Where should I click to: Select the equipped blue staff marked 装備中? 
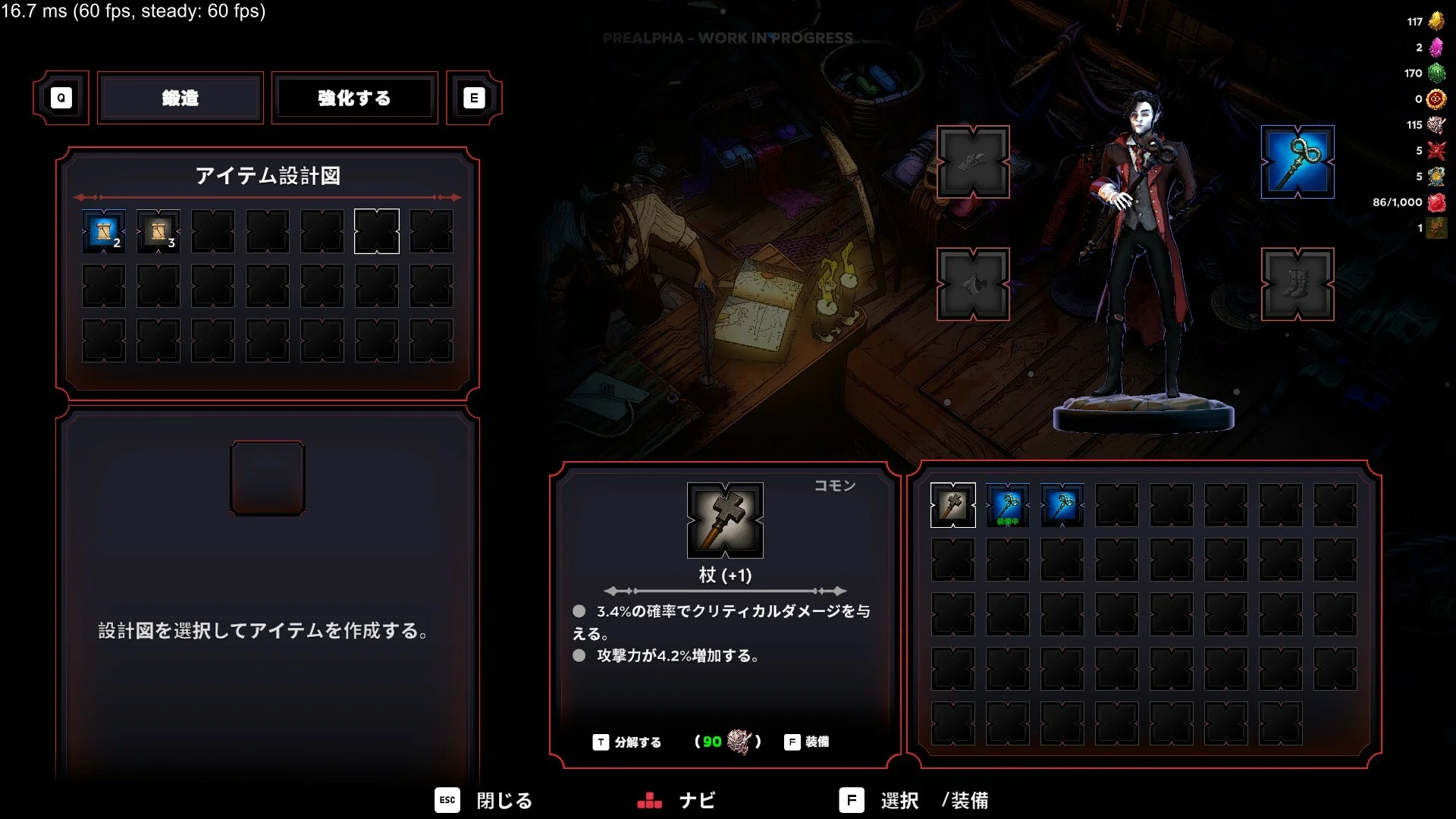tap(1007, 505)
